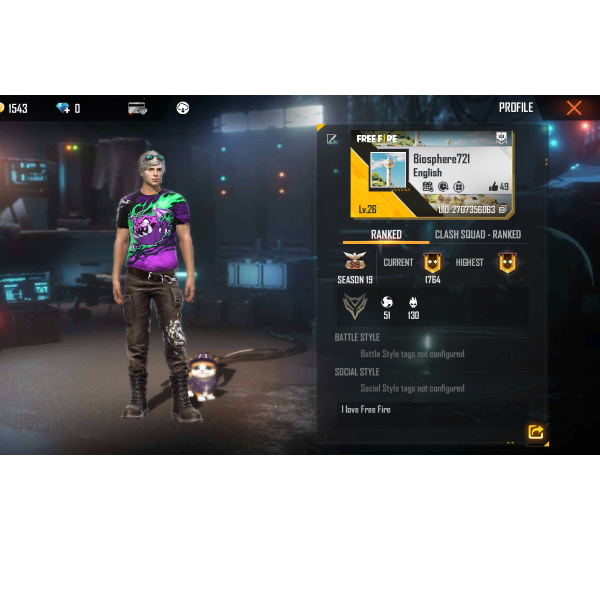600x600 pixels.
Task: Add diamonds via the diamond counter
Action: pyautogui.click(x=68, y=108)
